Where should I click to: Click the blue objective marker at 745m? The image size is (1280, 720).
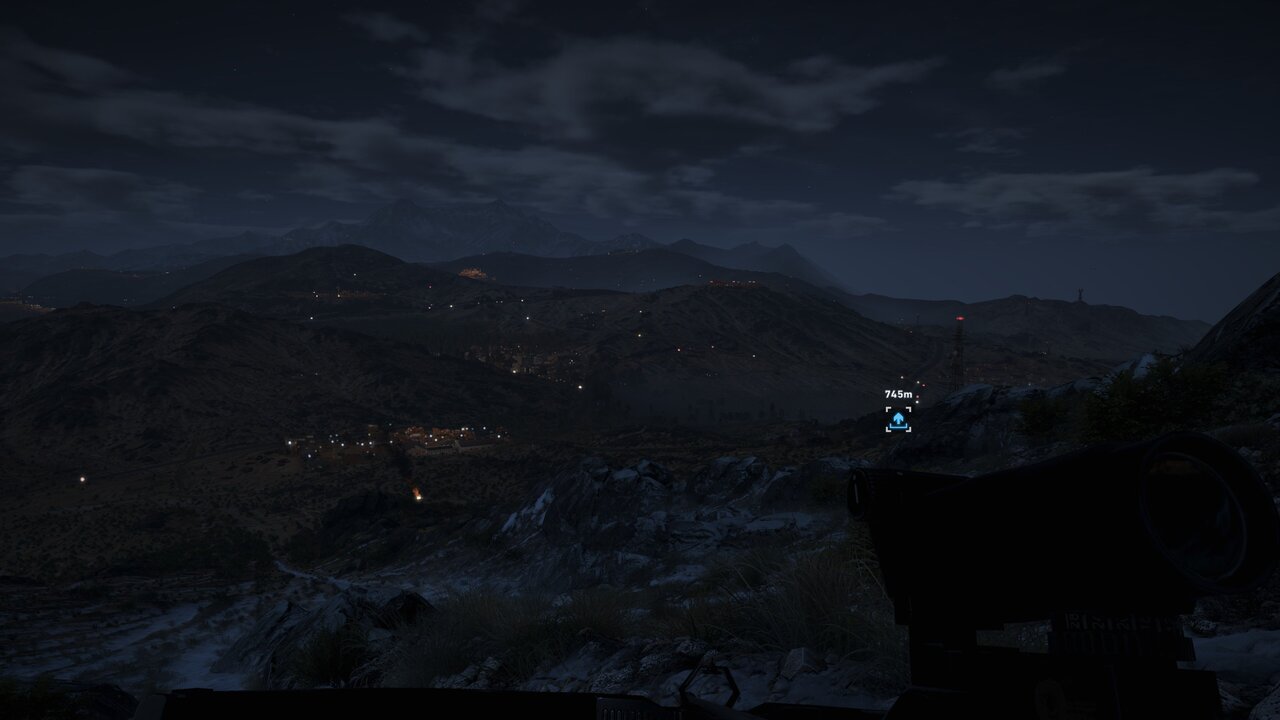pos(898,419)
